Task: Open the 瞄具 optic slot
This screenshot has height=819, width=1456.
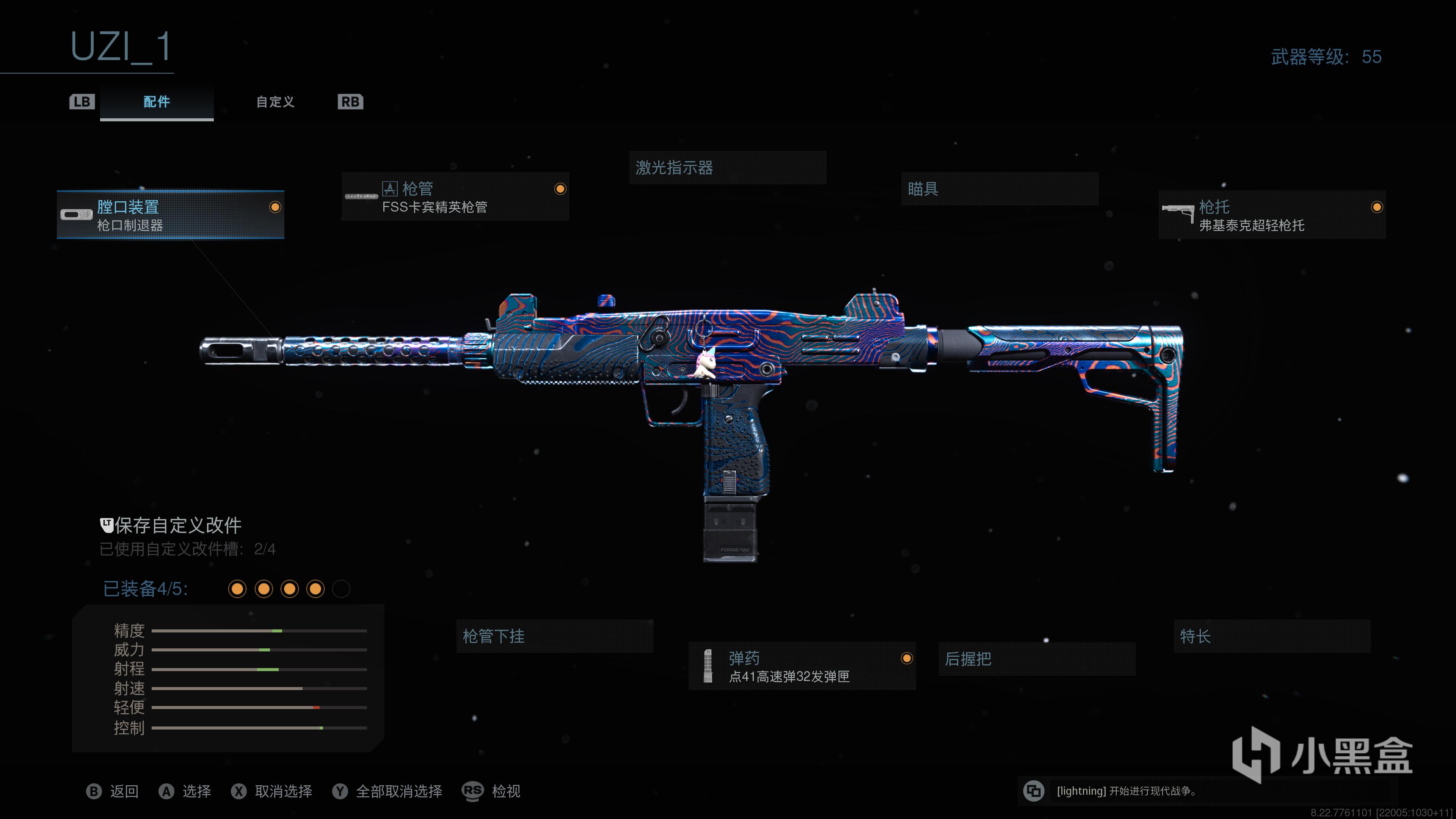Action: coord(999,189)
